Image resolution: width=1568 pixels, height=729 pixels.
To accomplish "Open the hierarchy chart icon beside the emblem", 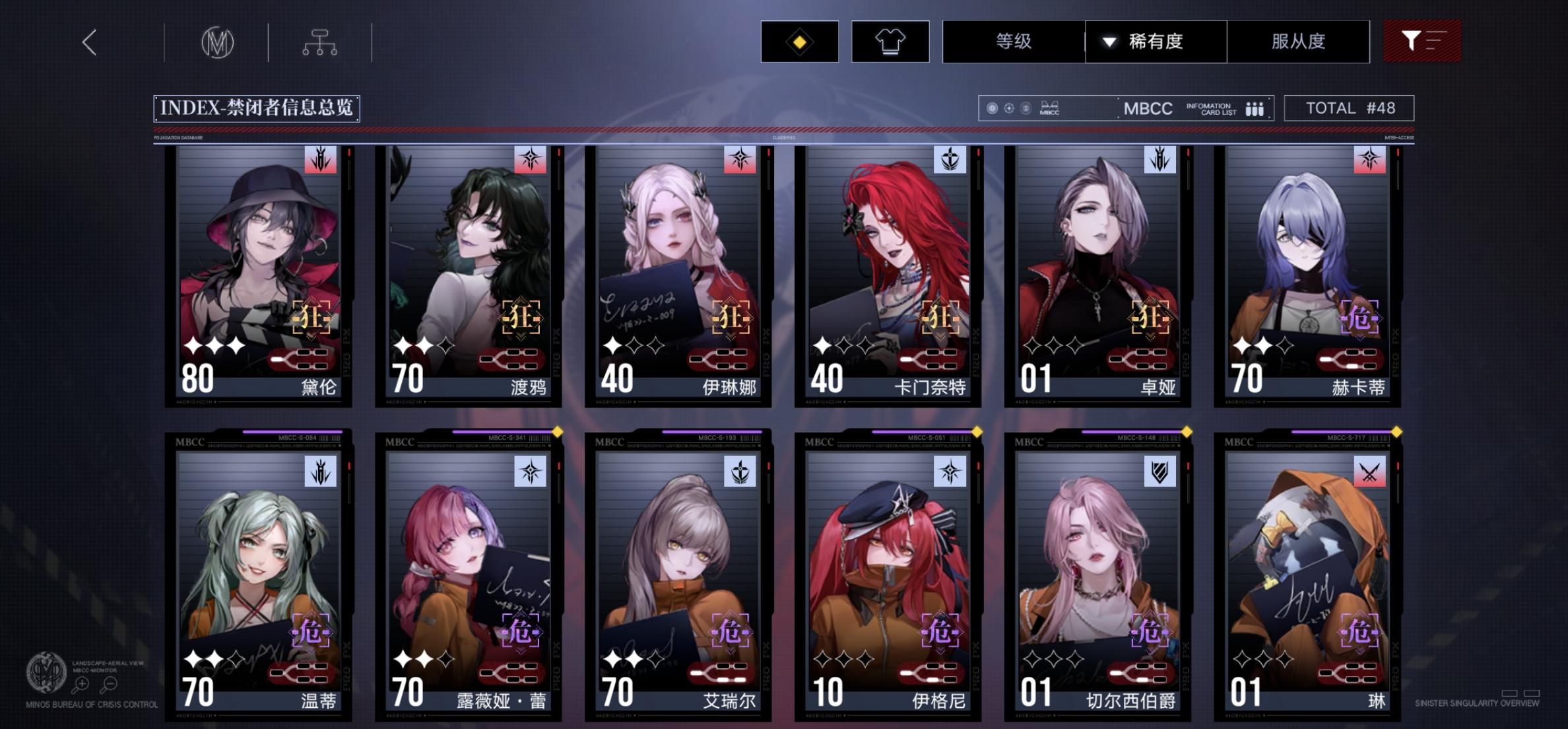I will coord(321,41).
